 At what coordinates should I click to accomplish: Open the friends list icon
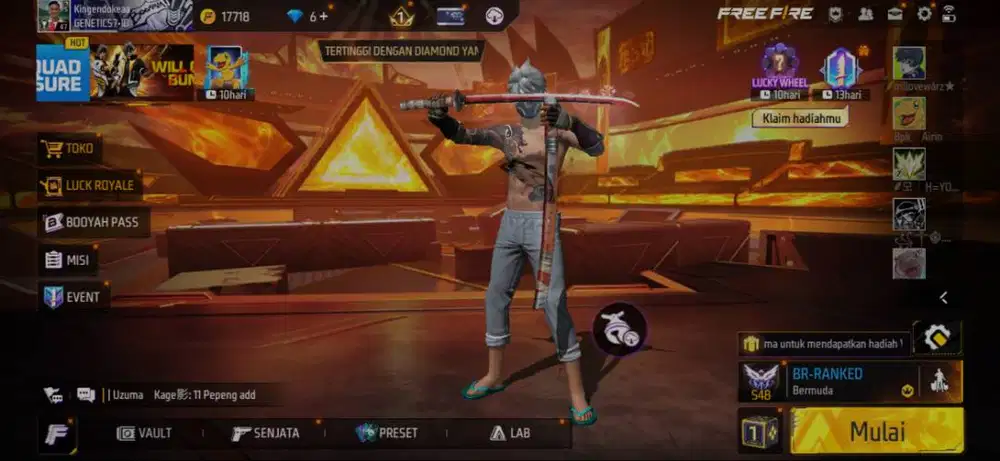click(866, 14)
